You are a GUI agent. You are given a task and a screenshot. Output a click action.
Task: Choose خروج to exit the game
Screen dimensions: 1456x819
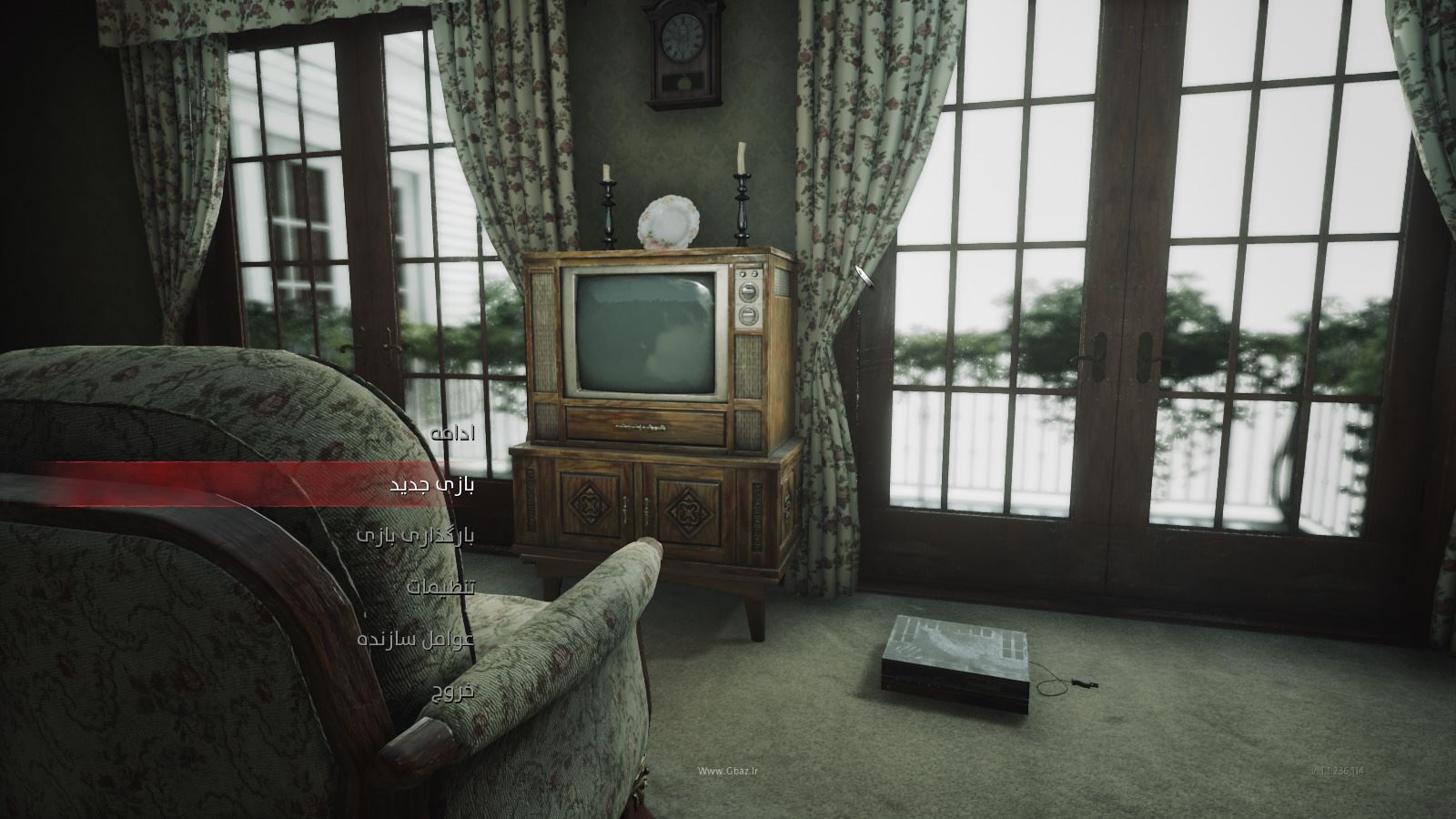(452, 691)
